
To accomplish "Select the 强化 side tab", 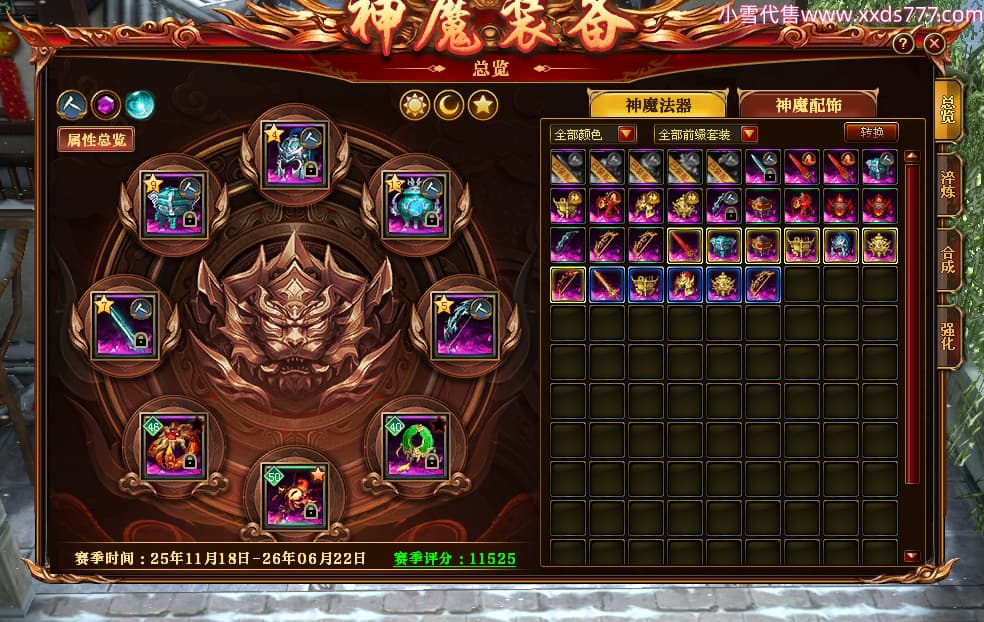I will [x=948, y=335].
